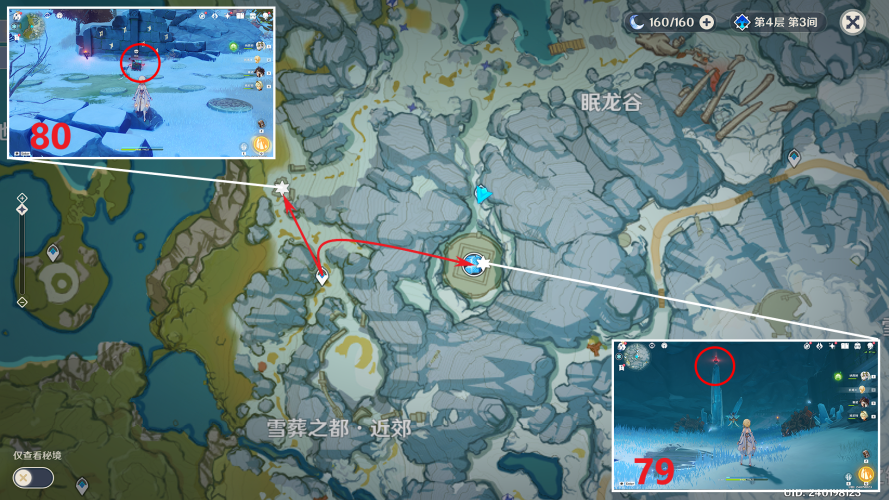889x500 pixels.
Task: Select the teleport waypoint where the red arrows start
Action: 321,276
